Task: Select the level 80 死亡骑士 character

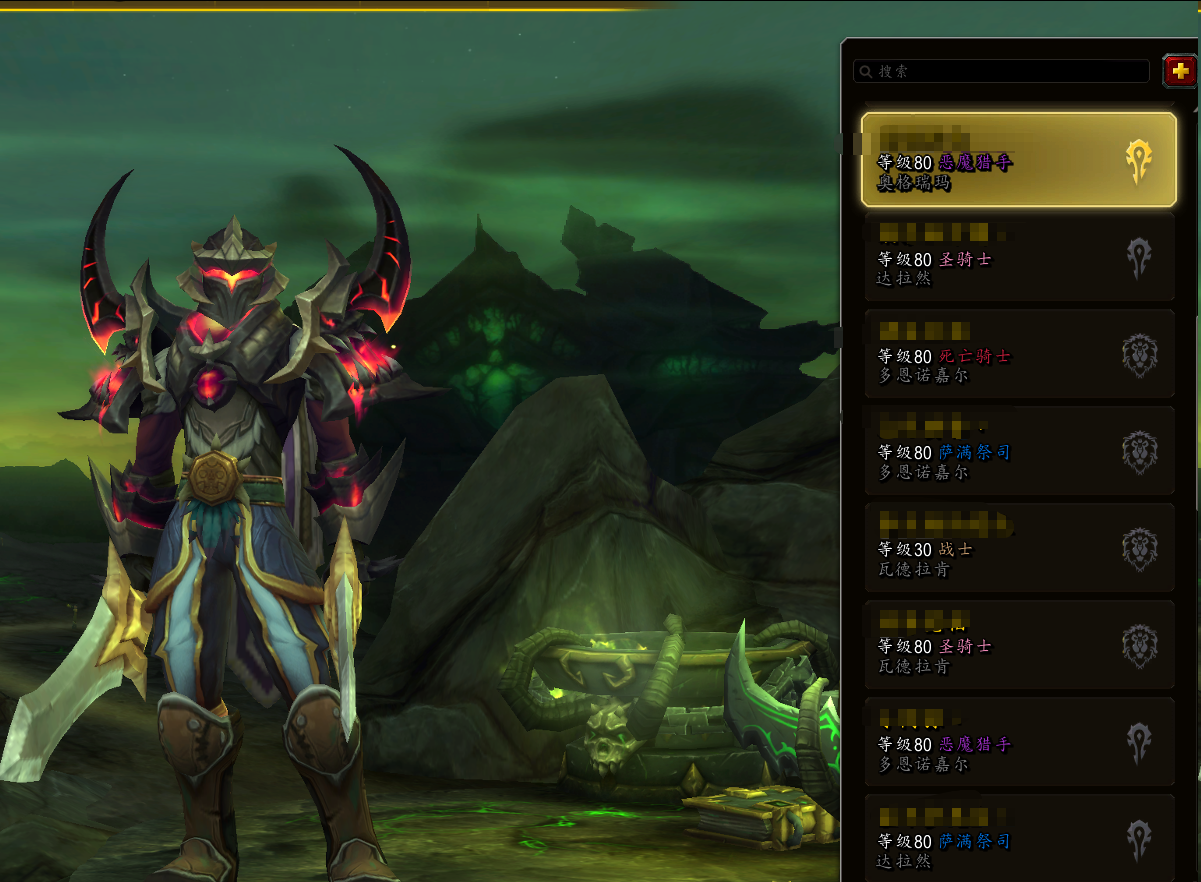Action: [x=1018, y=354]
